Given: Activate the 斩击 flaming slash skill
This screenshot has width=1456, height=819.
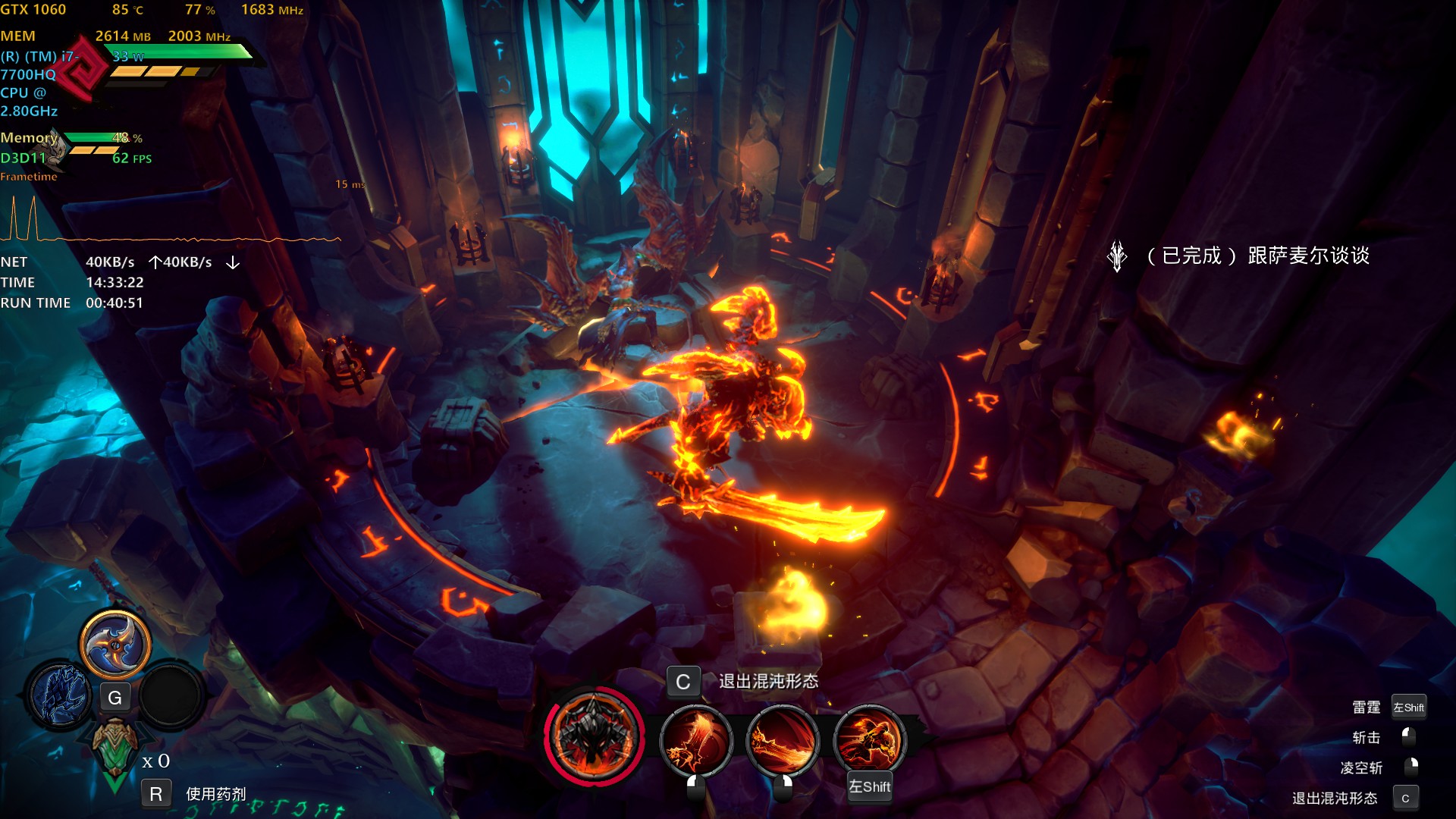Looking at the screenshot, I should tap(695, 740).
